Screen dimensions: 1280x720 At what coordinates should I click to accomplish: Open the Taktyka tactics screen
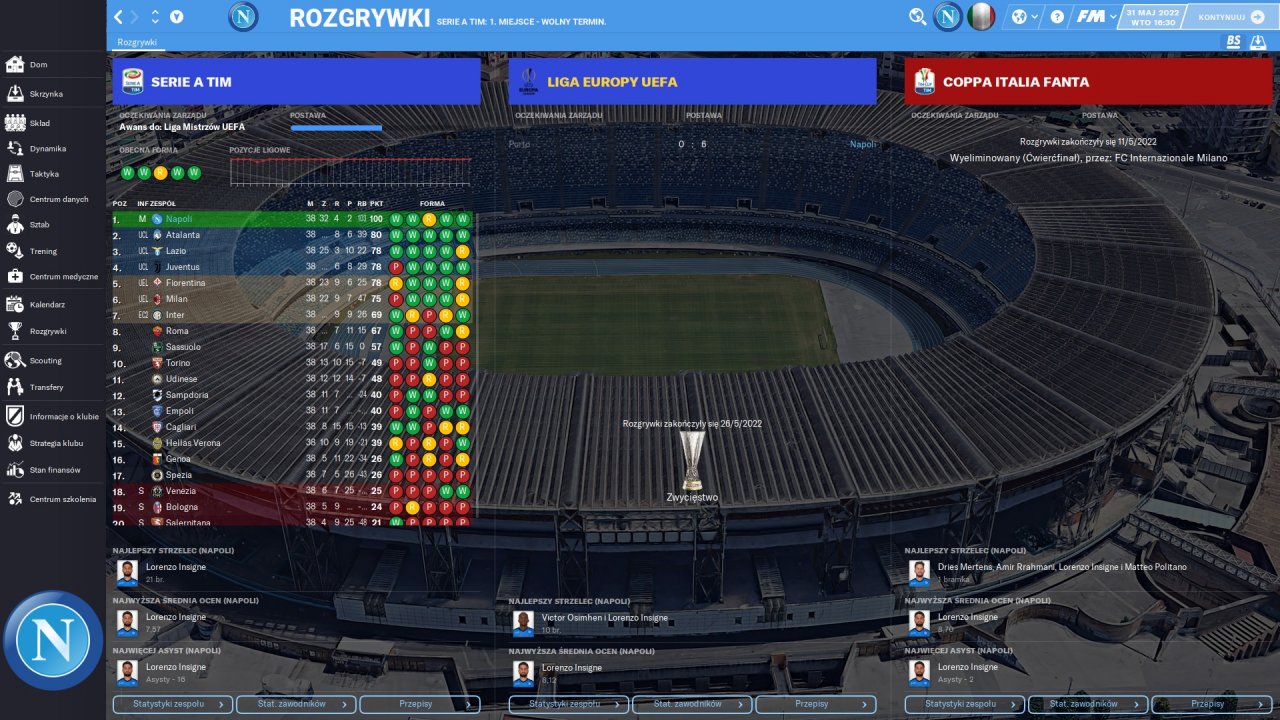[43, 174]
